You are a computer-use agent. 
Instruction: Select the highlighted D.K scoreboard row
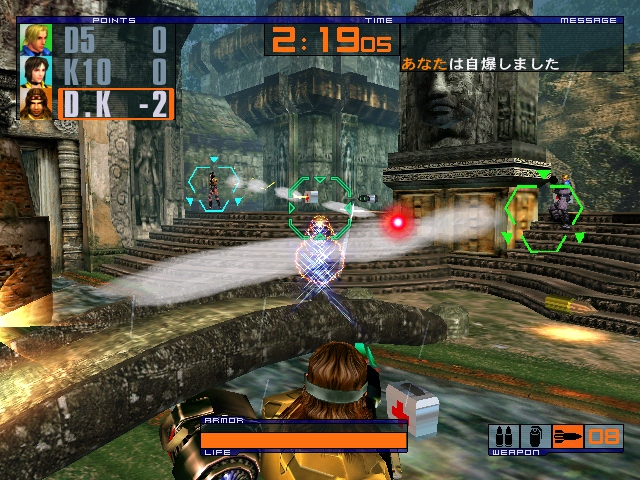(x=115, y=104)
